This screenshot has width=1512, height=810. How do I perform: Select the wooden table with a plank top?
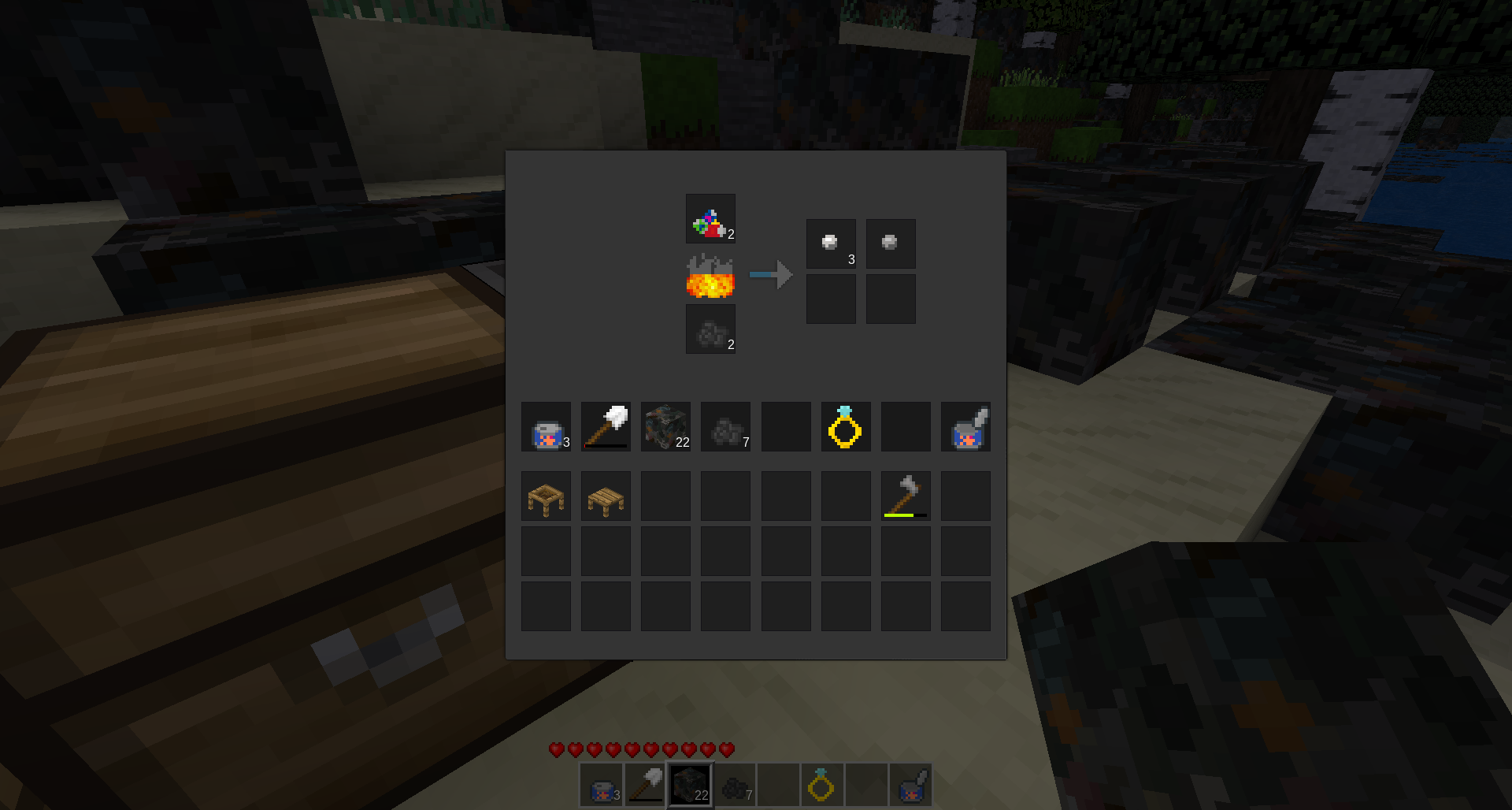point(606,496)
